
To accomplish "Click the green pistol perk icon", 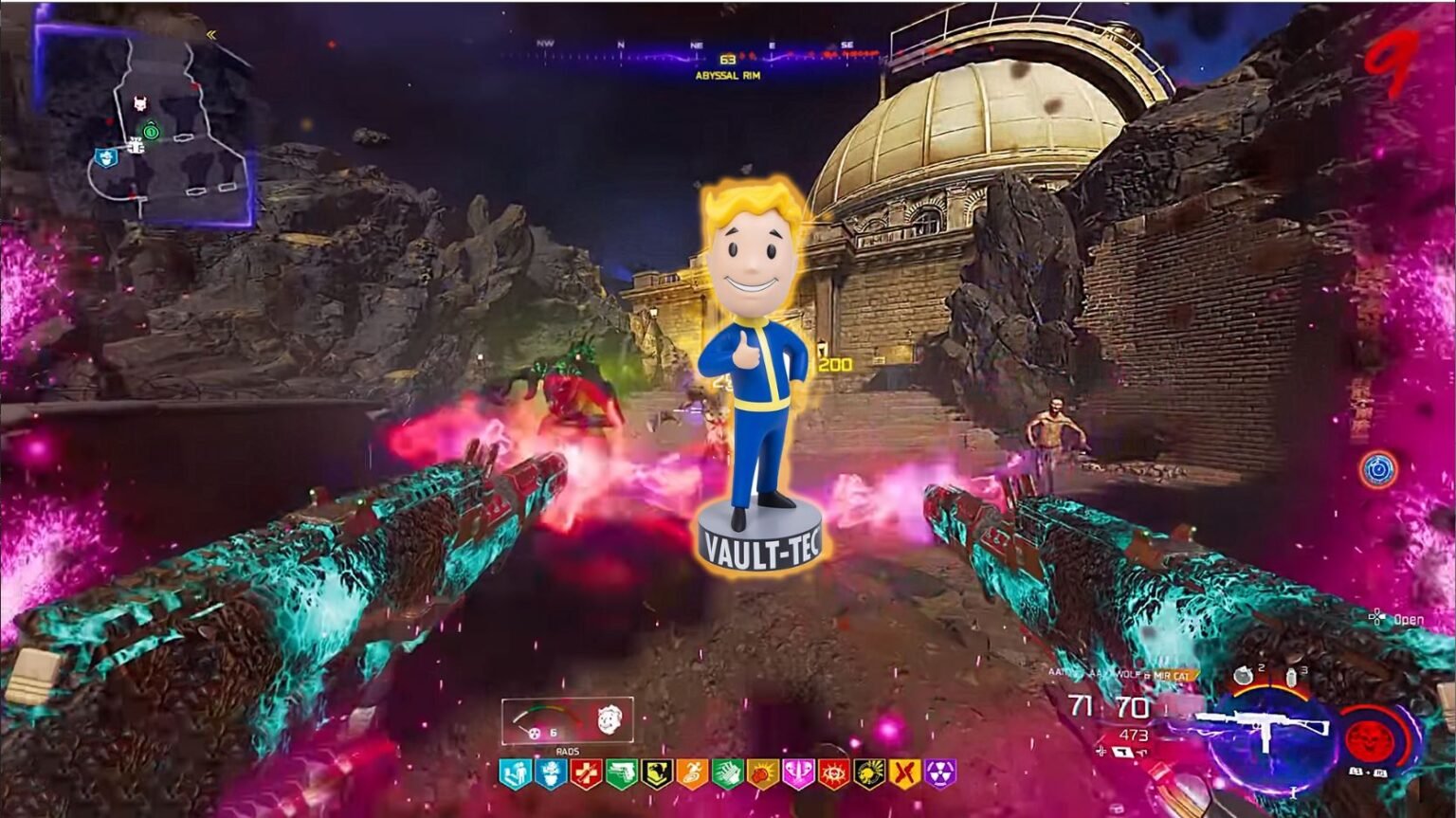I will [x=621, y=774].
